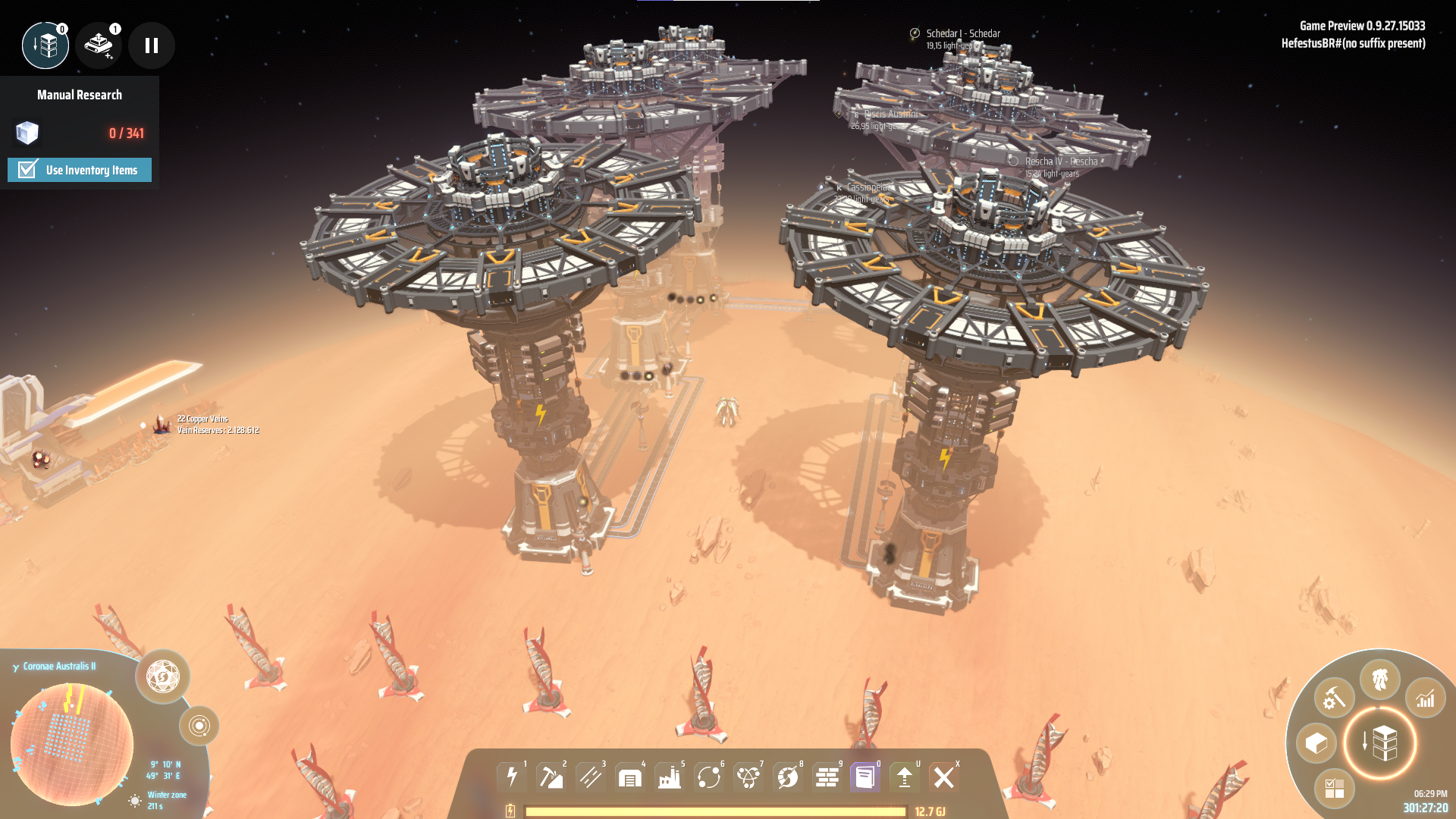The image size is (1456, 819).
Task: Toggle the Use Inventory Items checkbox
Action: [28, 170]
